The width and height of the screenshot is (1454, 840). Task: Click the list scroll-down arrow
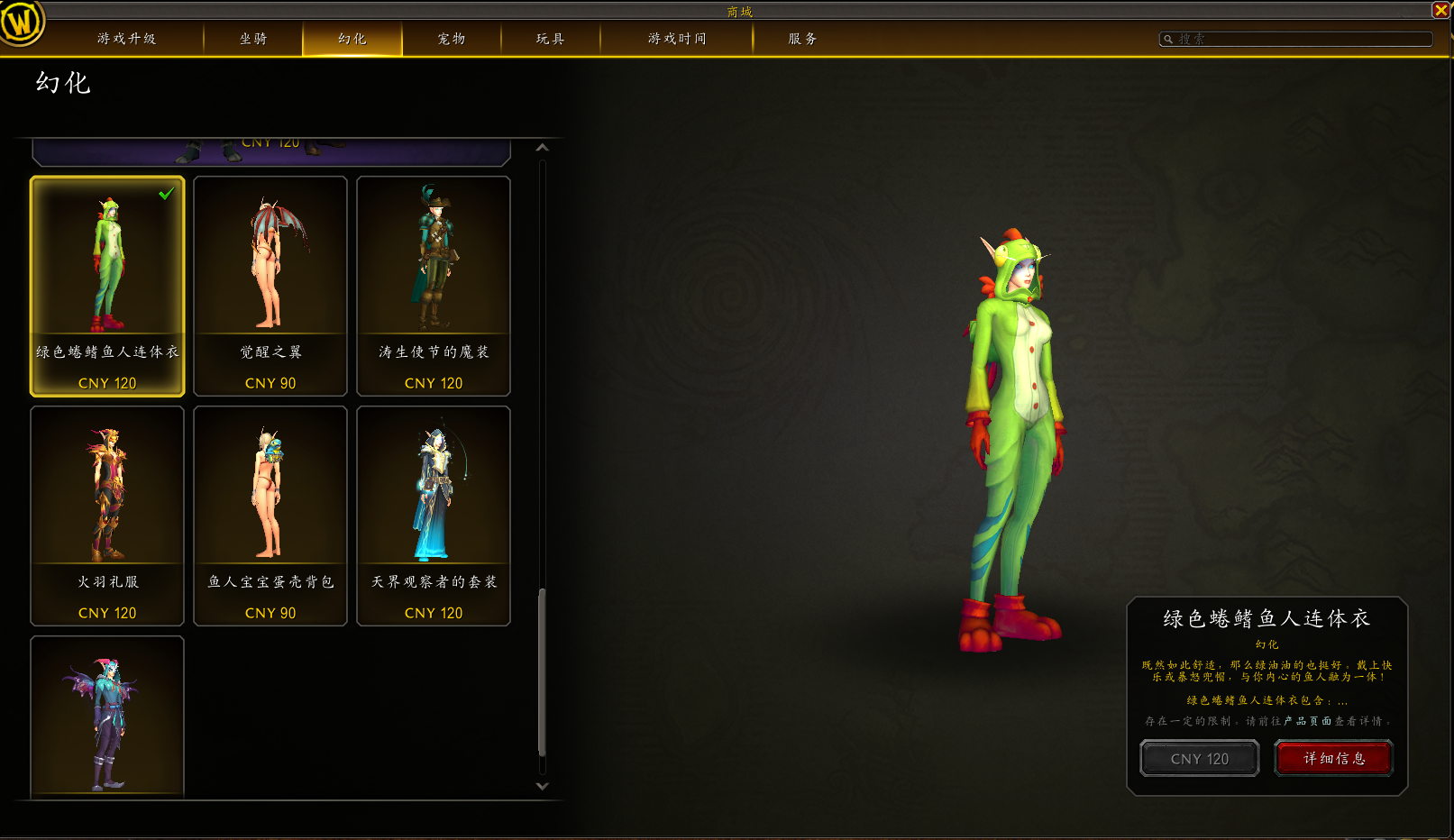coord(542,786)
